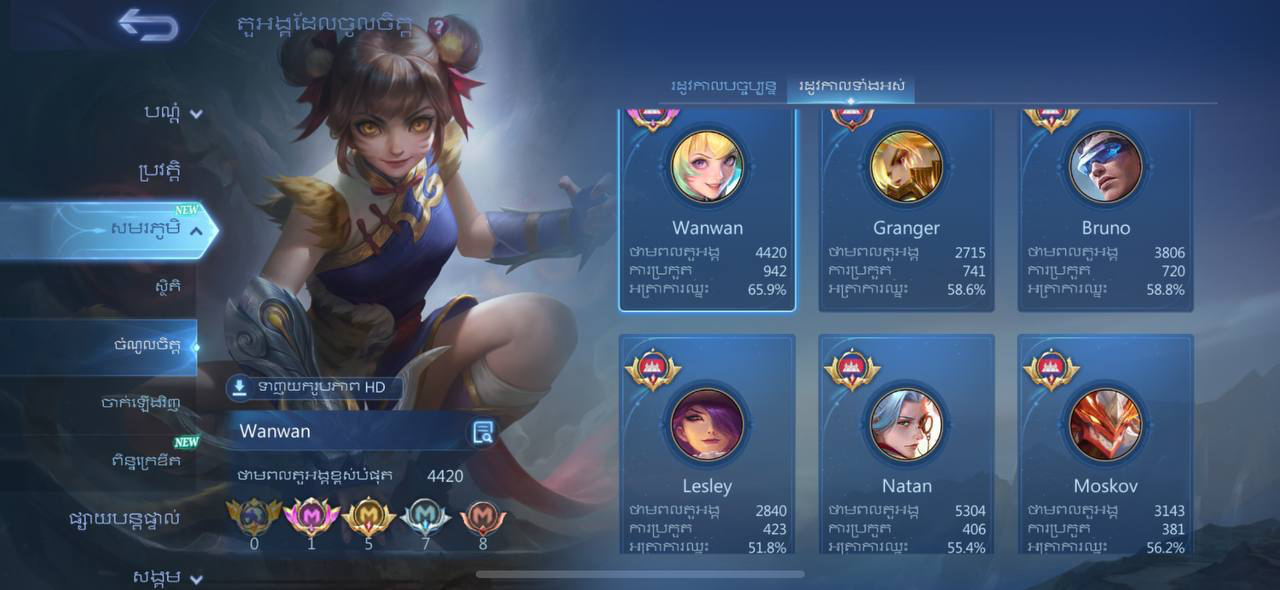The width and height of the screenshot is (1280, 590).
Task: Select the Granger hero card
Action: [x=906, y=210]
